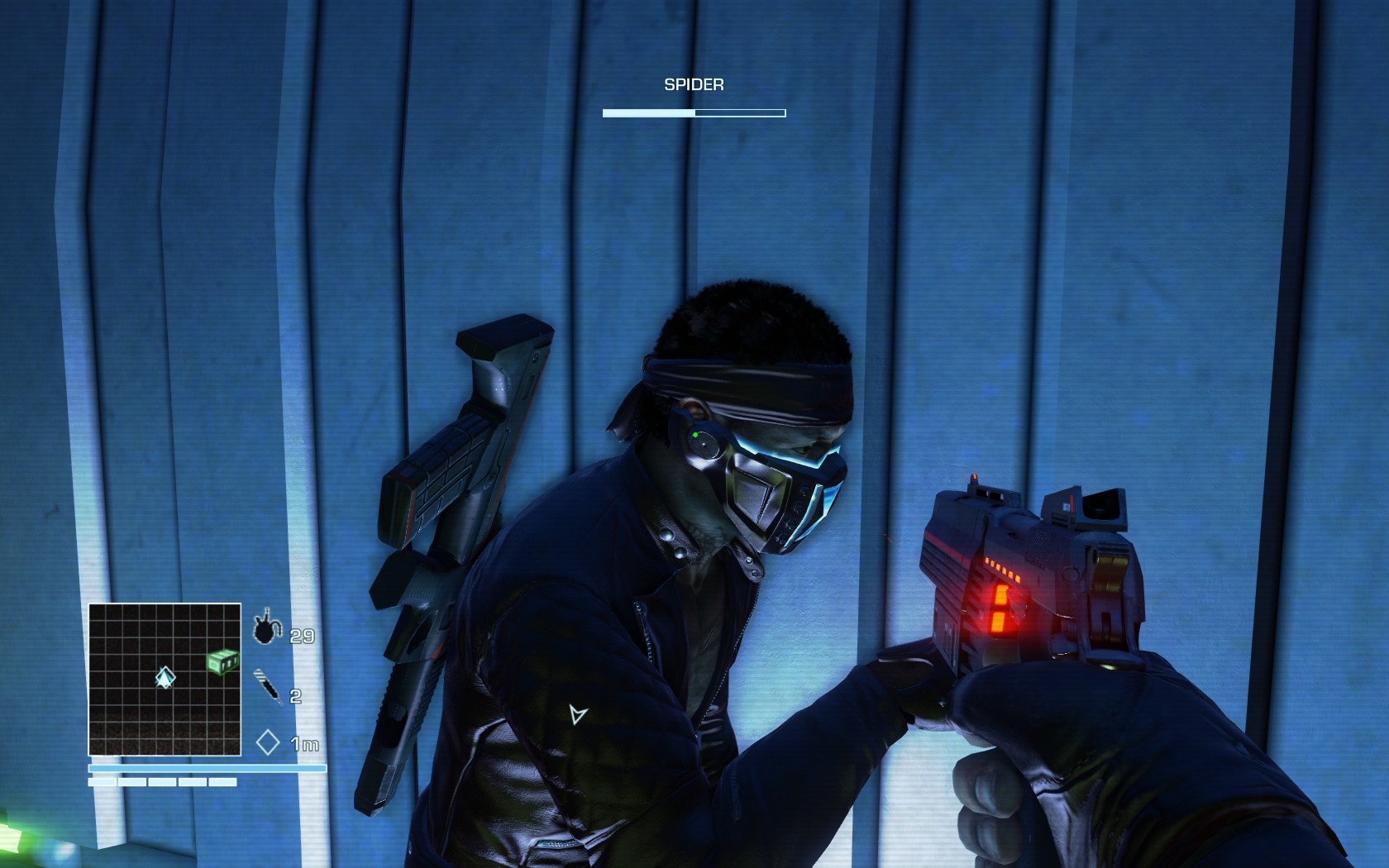1389x868 pixels.
Task: Click the green ammo crate on minimap
Action: tap(222, 661)
